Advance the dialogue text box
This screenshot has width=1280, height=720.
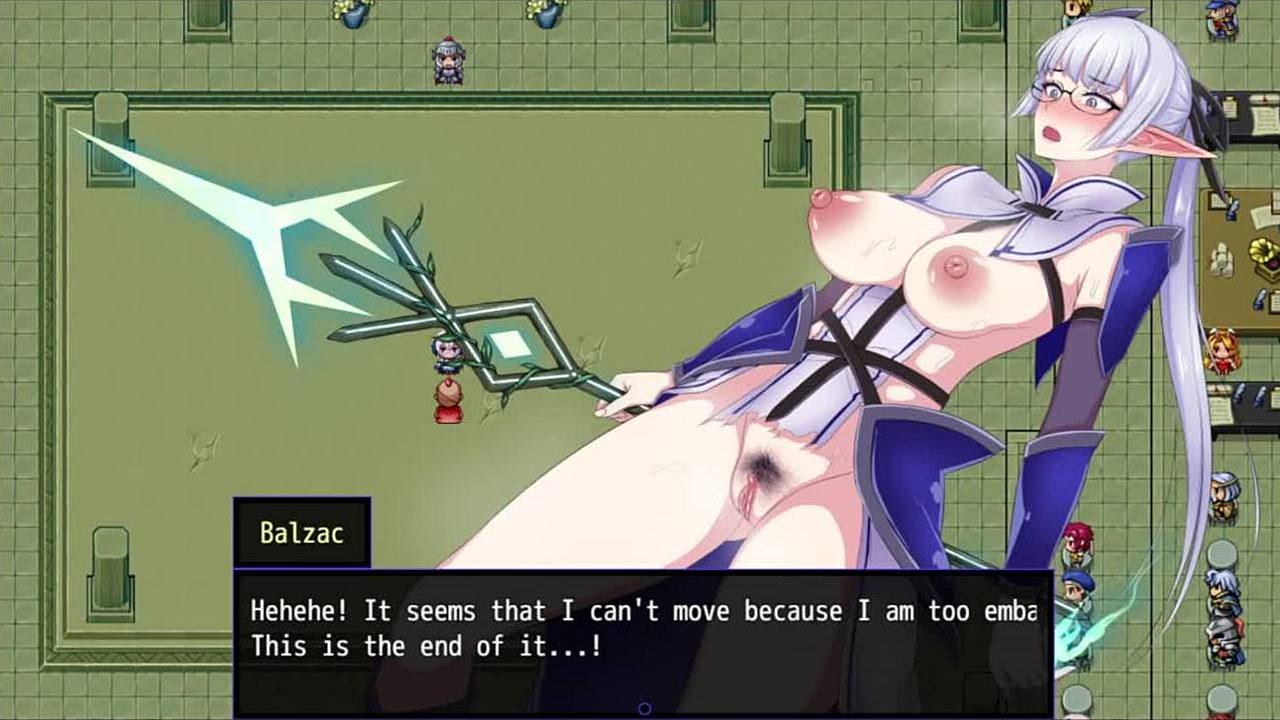tap(642, 630)
